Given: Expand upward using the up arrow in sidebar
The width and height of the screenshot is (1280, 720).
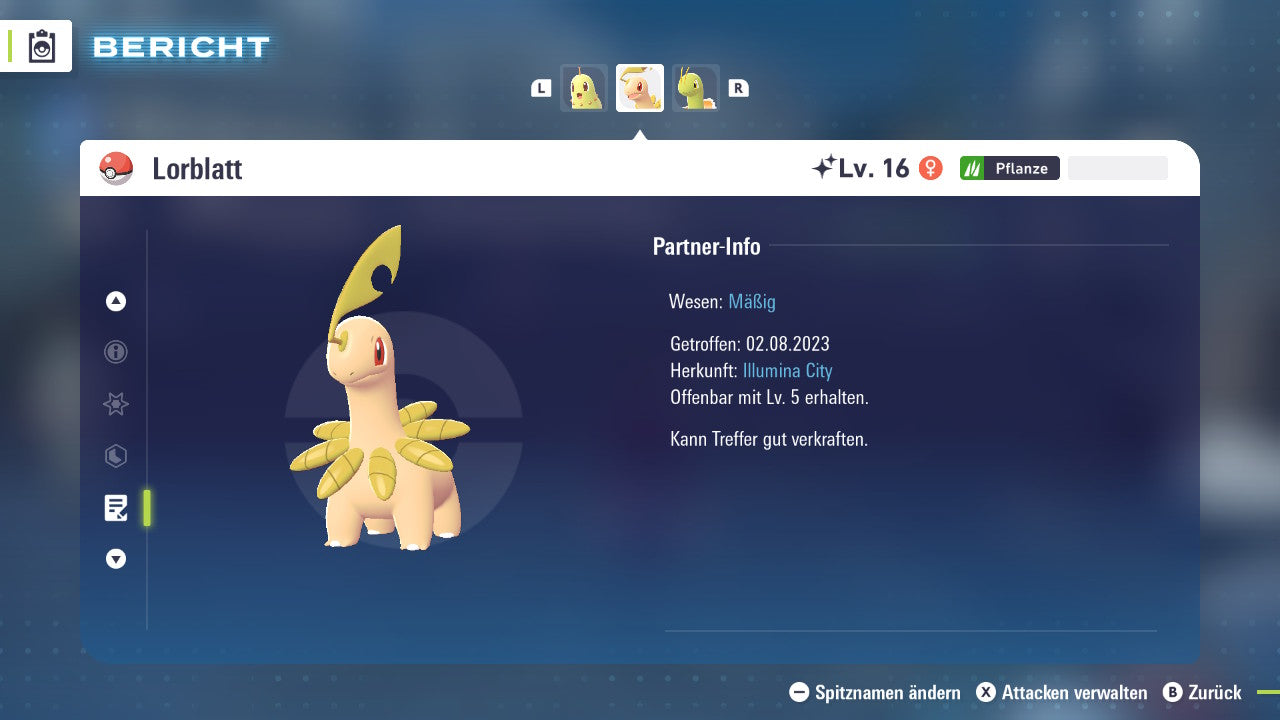Looking at the screenshot, I should click(116, 301).
